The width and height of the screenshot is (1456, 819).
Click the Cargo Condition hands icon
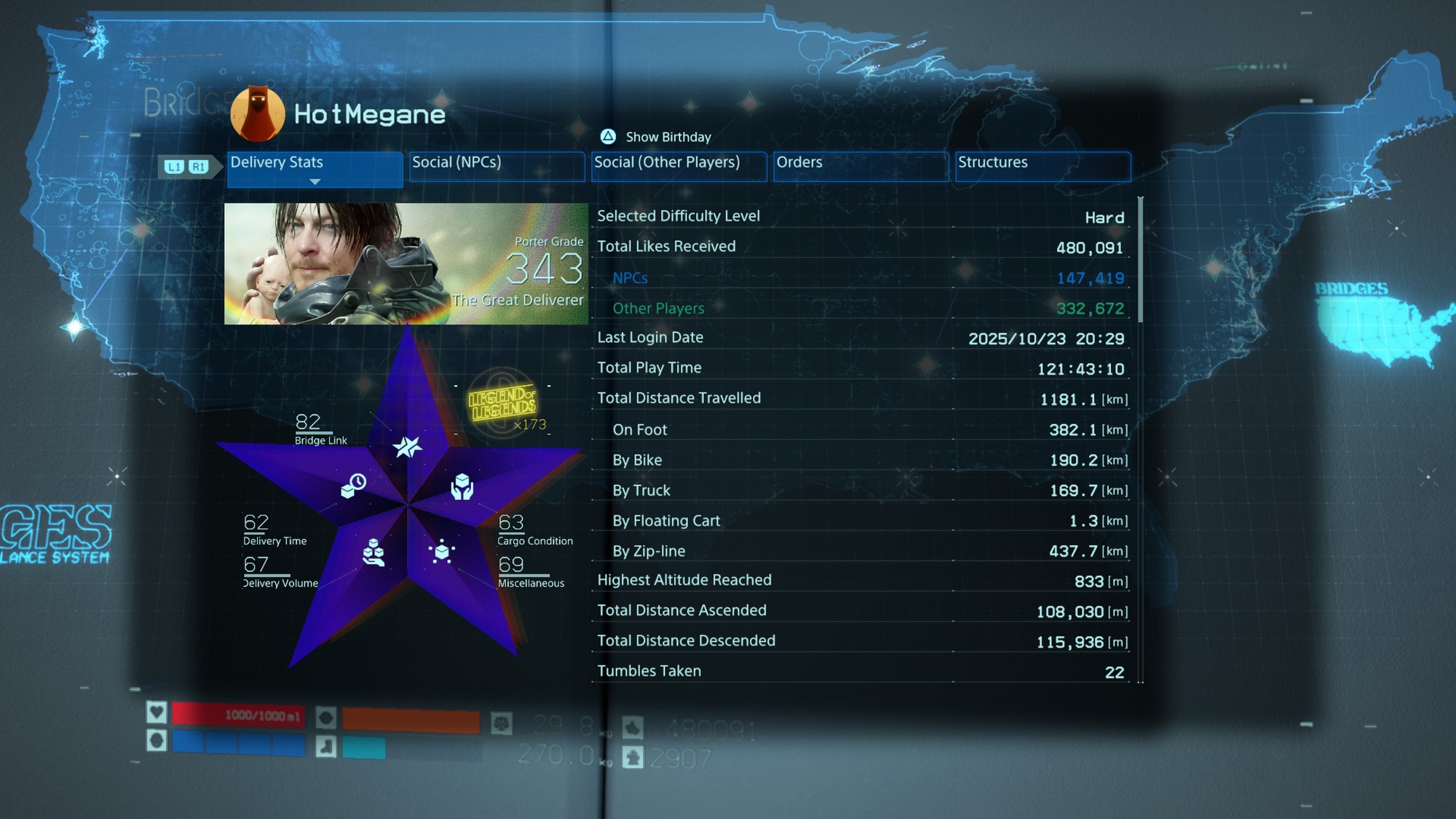point(462,486)
